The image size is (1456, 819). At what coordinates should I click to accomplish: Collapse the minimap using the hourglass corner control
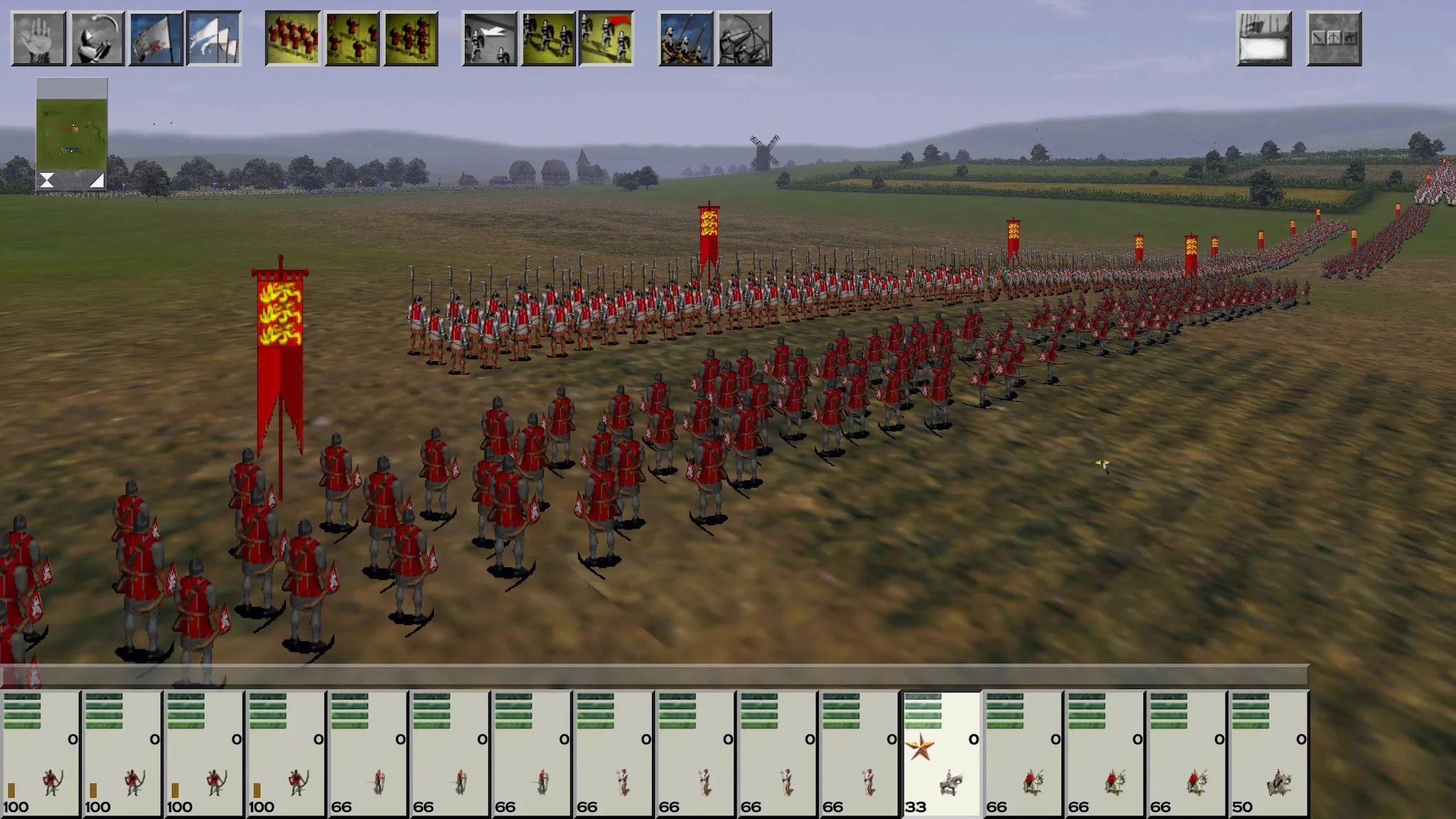(47, 180)
